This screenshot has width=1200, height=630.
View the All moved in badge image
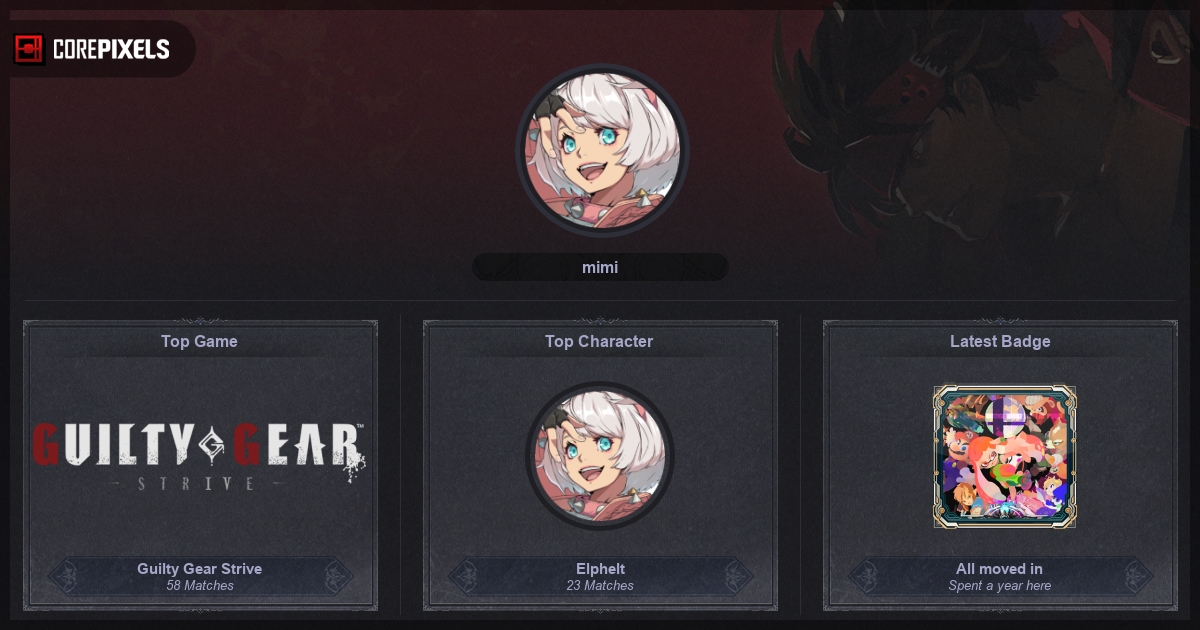pyautogui.click(x=1004, y=457)
